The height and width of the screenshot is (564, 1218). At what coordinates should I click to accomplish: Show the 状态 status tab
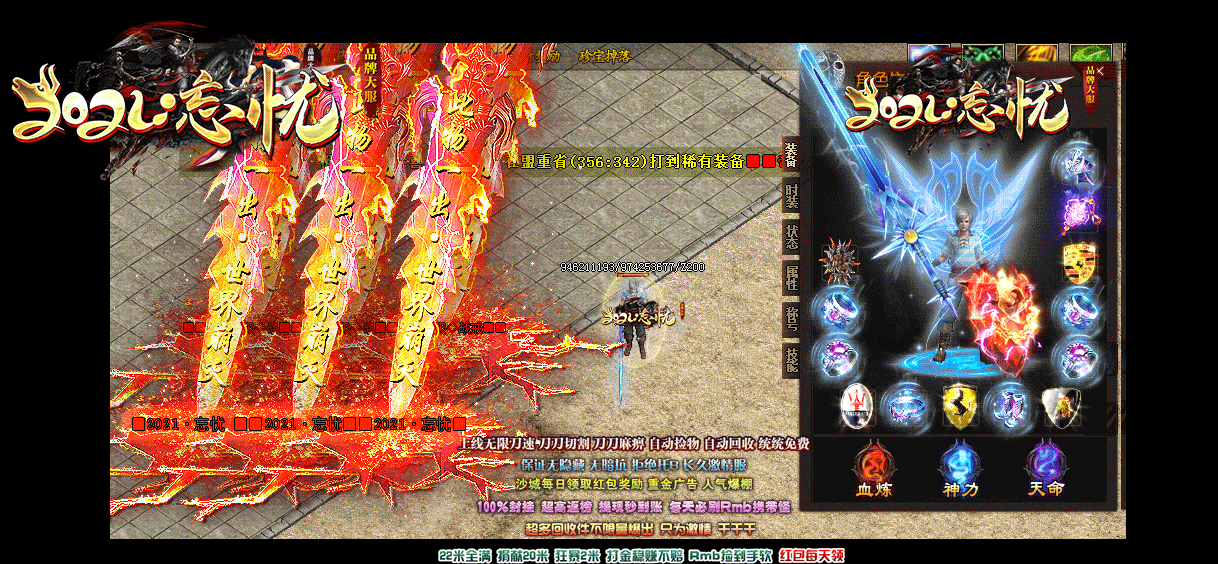[x=791, y=237]
